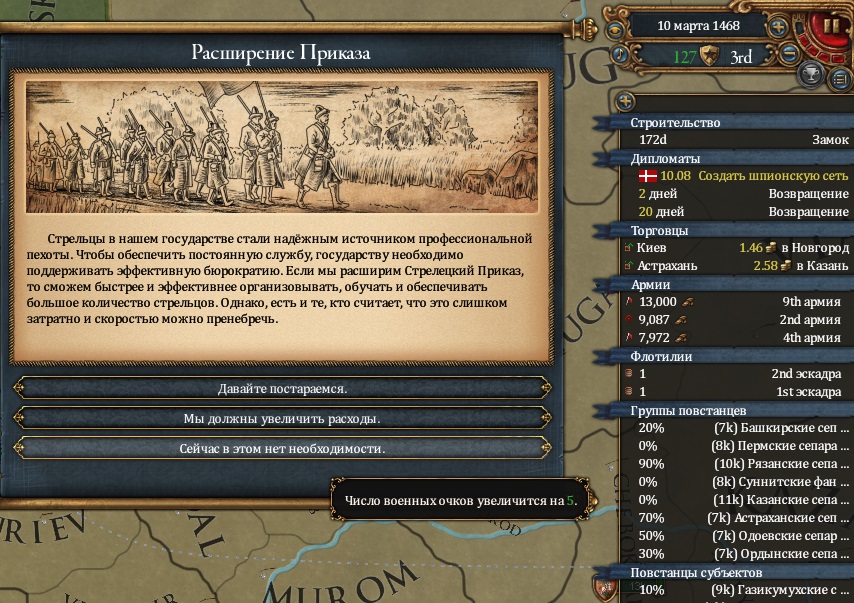Select the 2nd эскадра fleet
This screenshot has height=603, width=854.
tap(736, 373)
